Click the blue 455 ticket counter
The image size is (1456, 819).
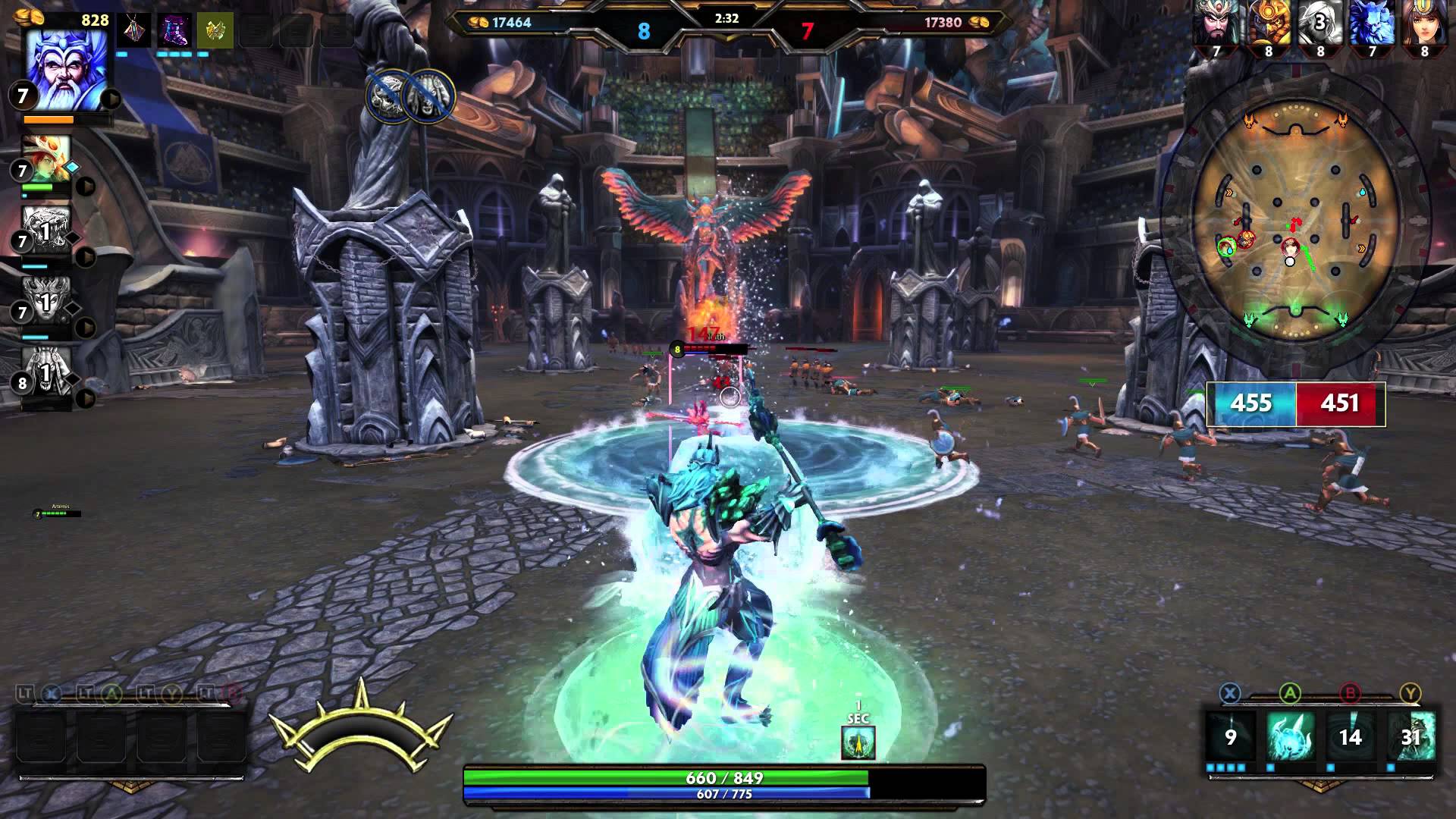point(1253,404)
